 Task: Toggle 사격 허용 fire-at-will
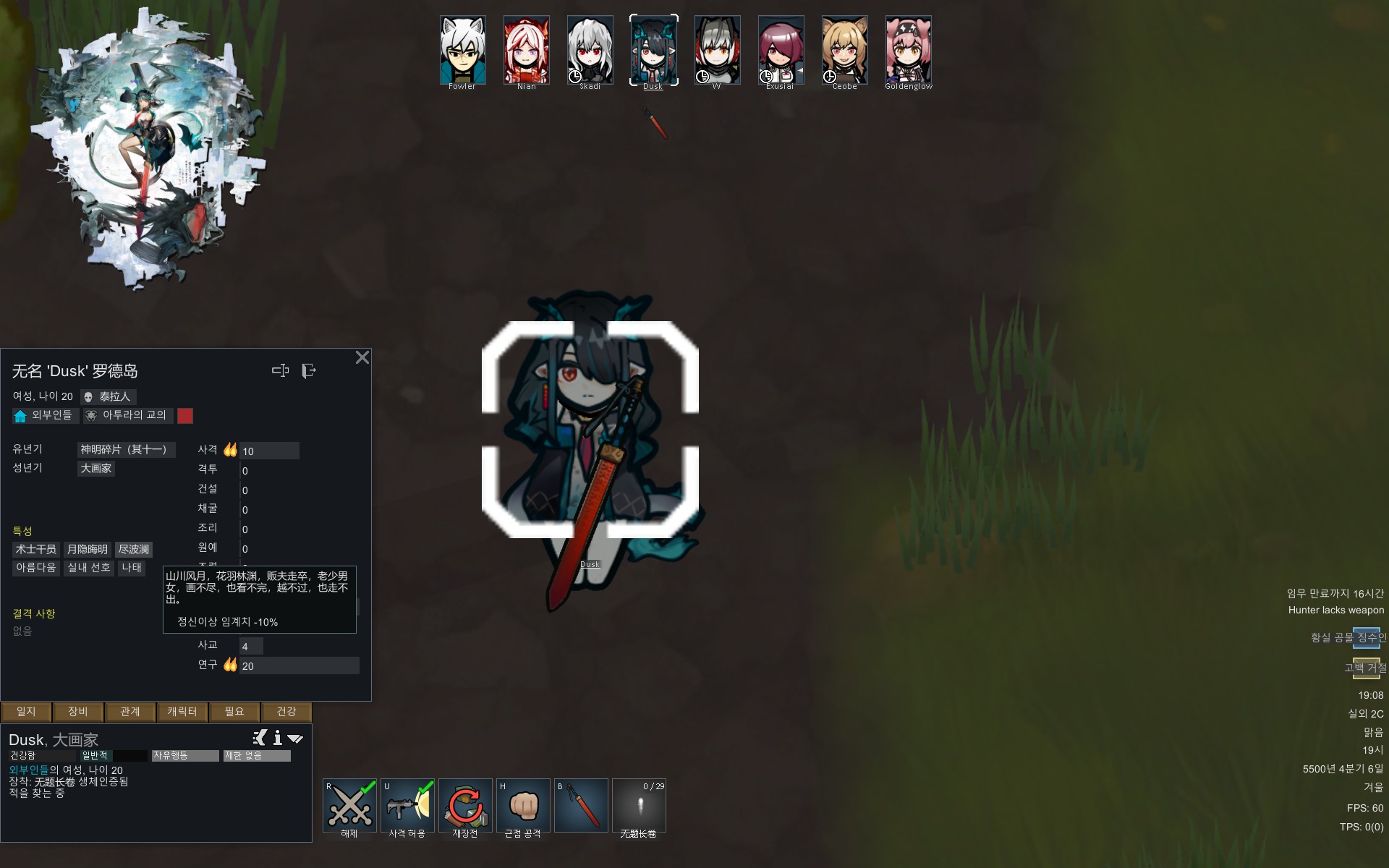coord(407,806)
